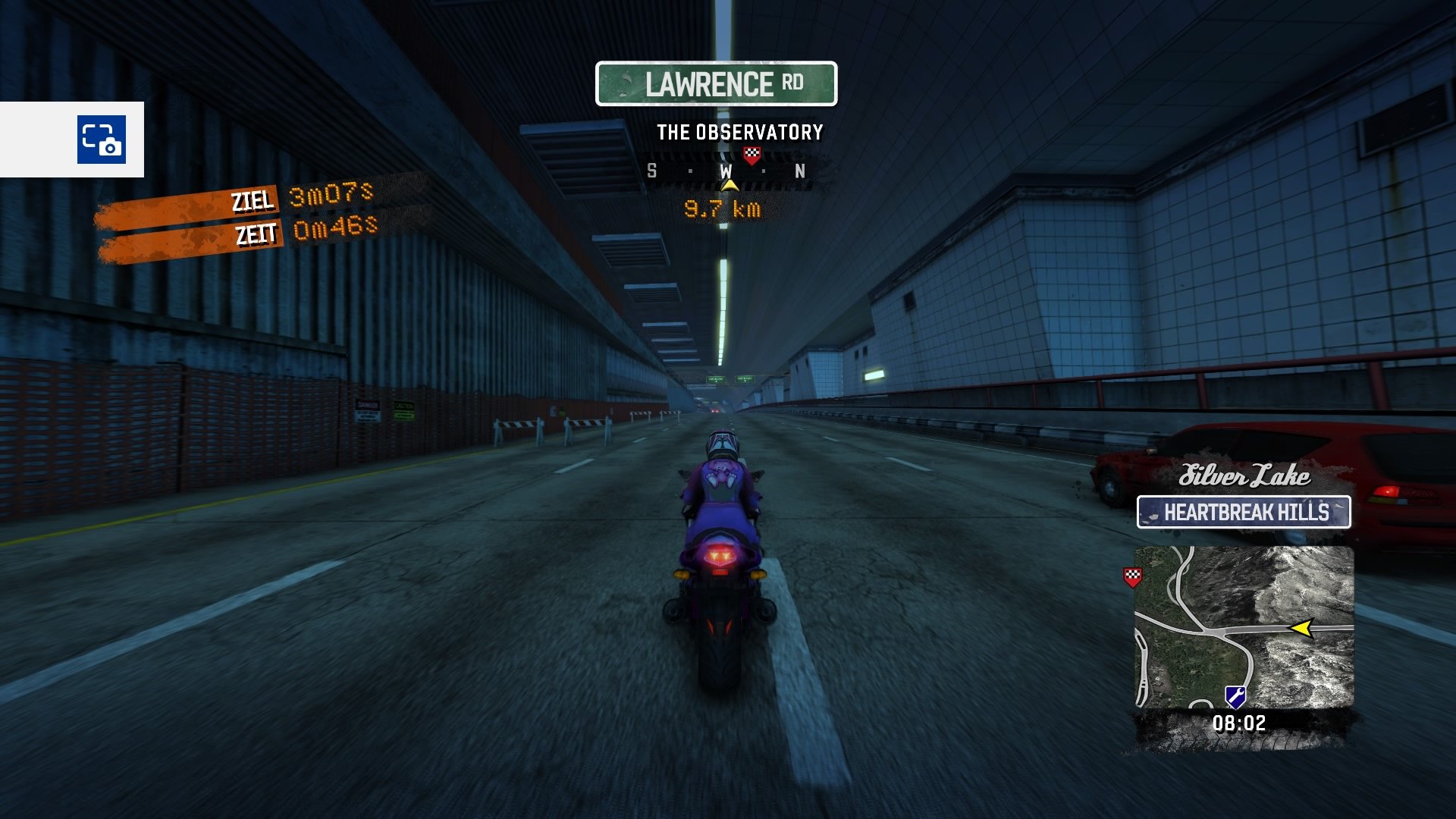Click the checkered finish icon on minimap
This screenshot has width=1456, height=819.
[x=1133, y=577]
